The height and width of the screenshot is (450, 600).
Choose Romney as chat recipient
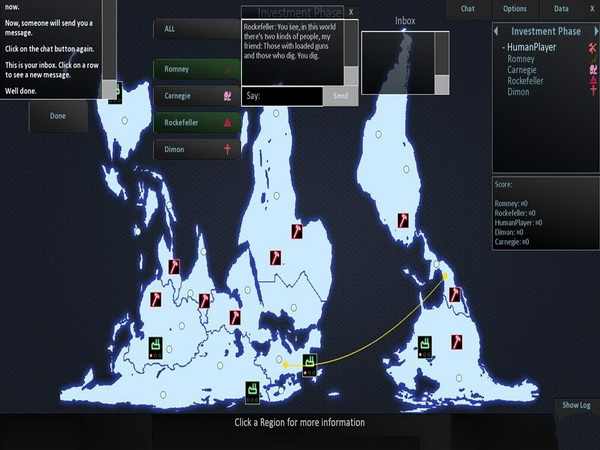pos(196,70)
